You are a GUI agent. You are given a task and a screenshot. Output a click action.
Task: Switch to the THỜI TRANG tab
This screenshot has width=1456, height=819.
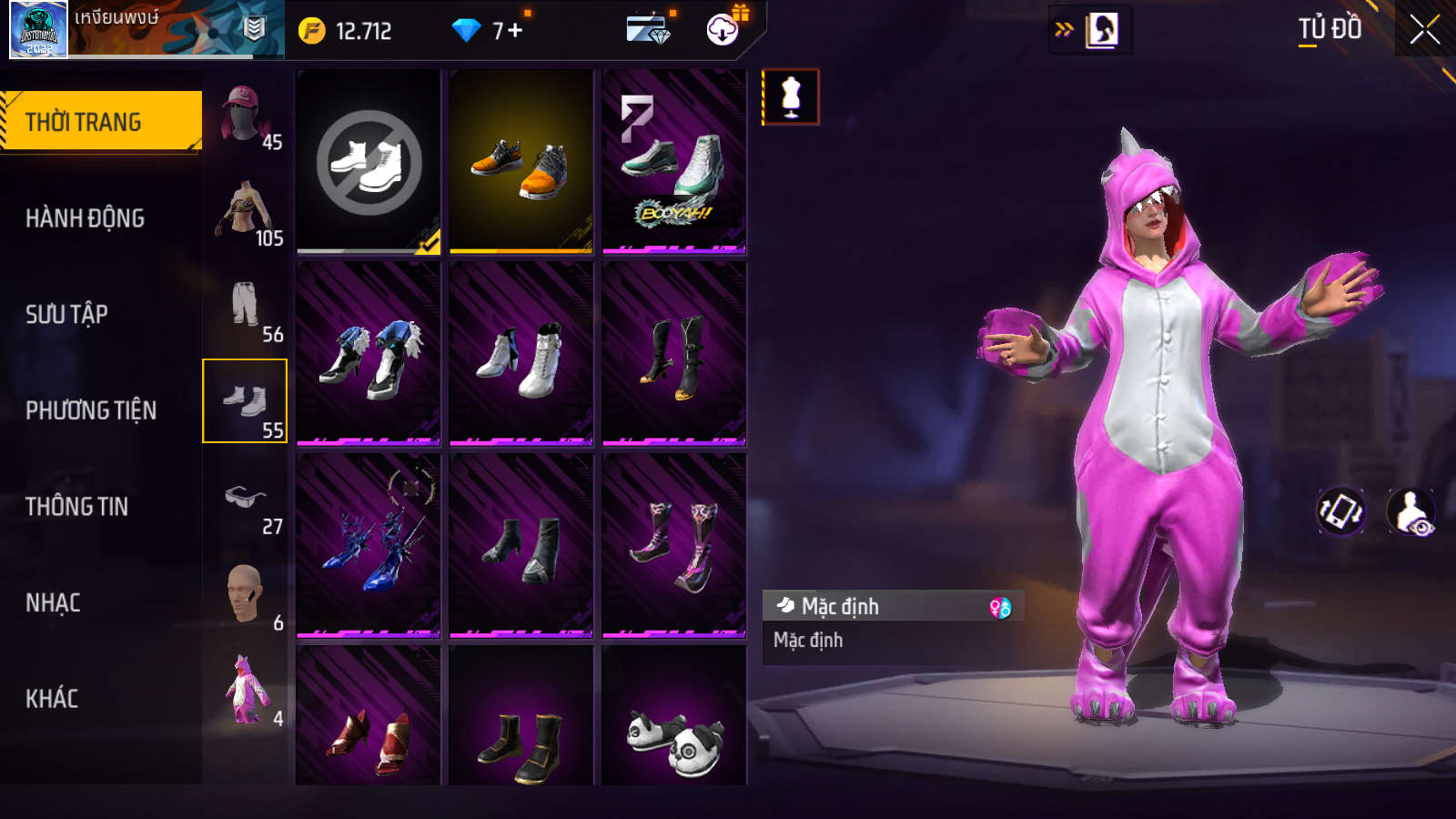point(100,121)
